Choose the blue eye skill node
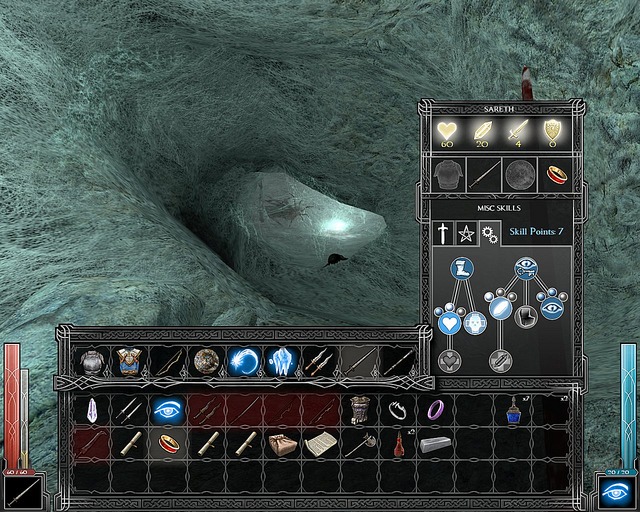Screen dimensions: 640x512 (x=551, y=308)
